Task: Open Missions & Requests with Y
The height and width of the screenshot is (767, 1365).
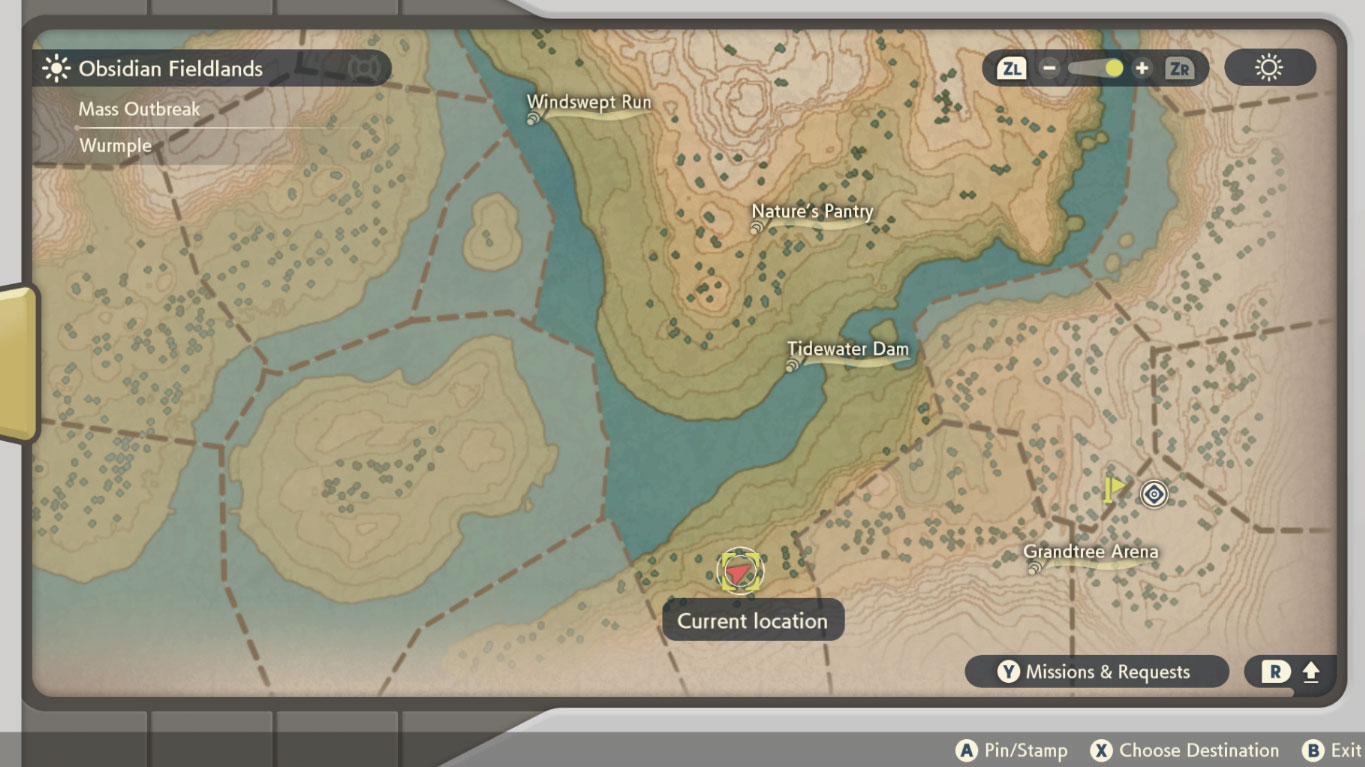Action: 1095,671
